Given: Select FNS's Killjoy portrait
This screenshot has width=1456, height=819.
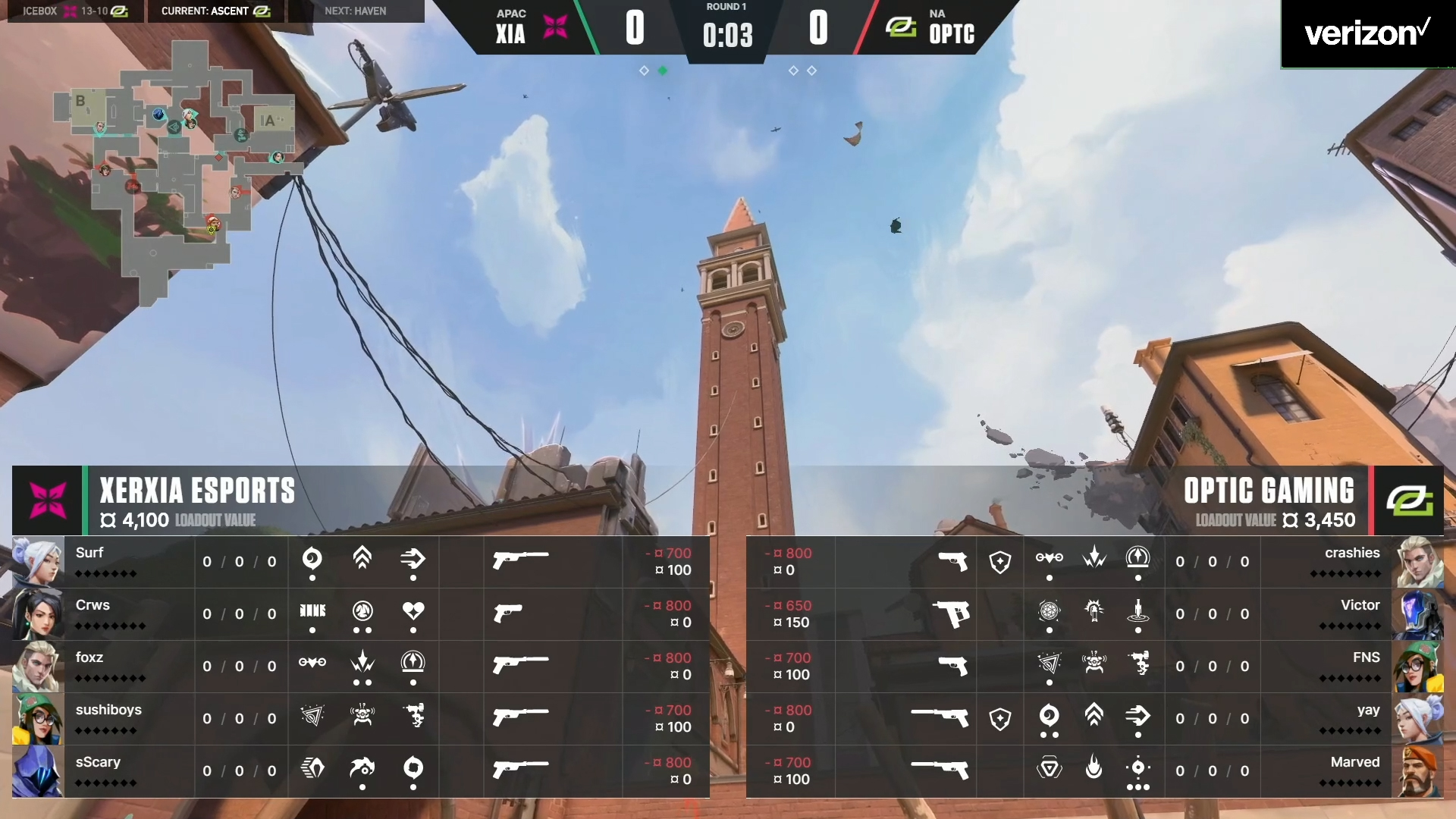Looking at the screenshot, I should tap(1418, 667).
